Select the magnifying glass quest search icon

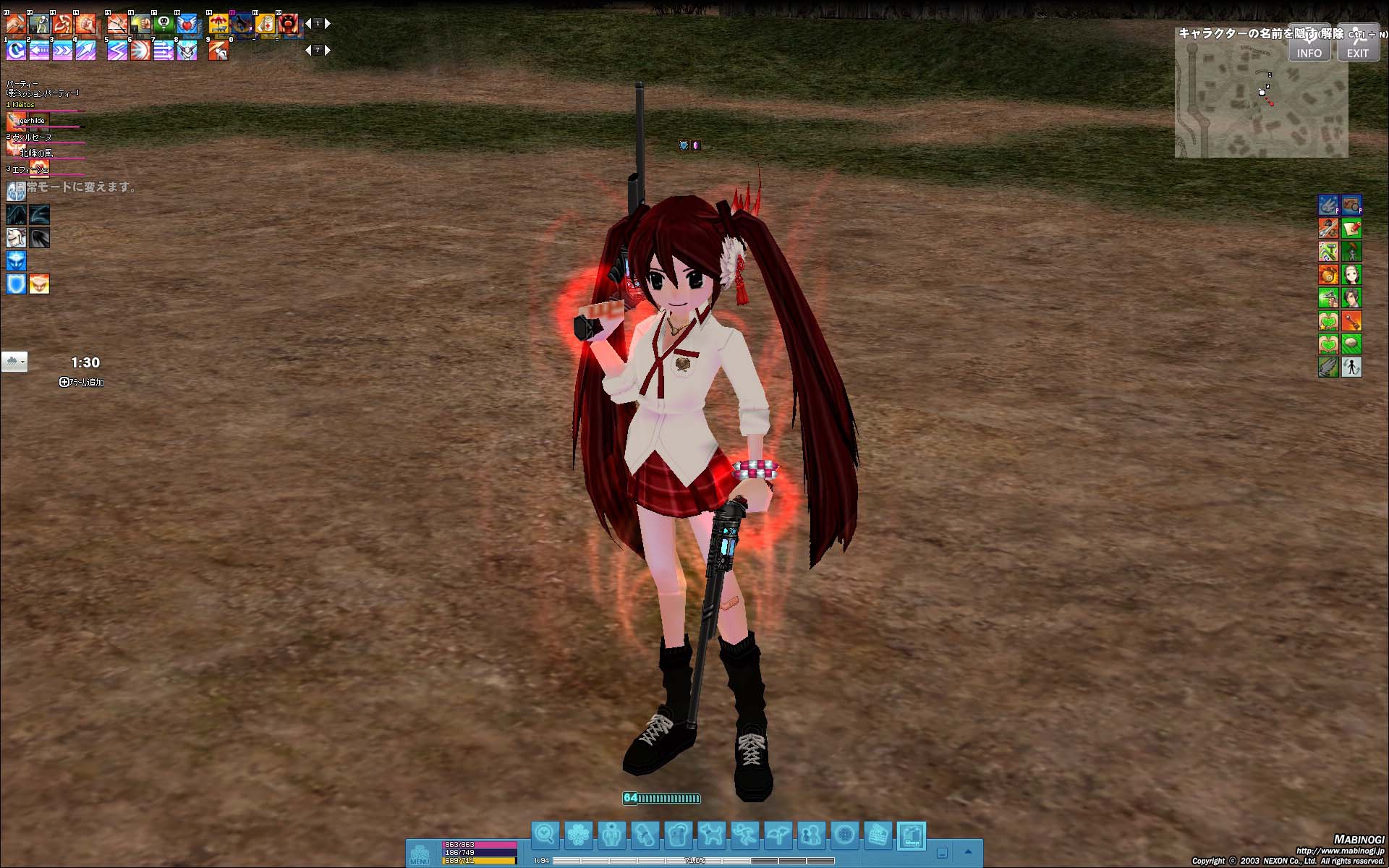[x=545, y=833]
